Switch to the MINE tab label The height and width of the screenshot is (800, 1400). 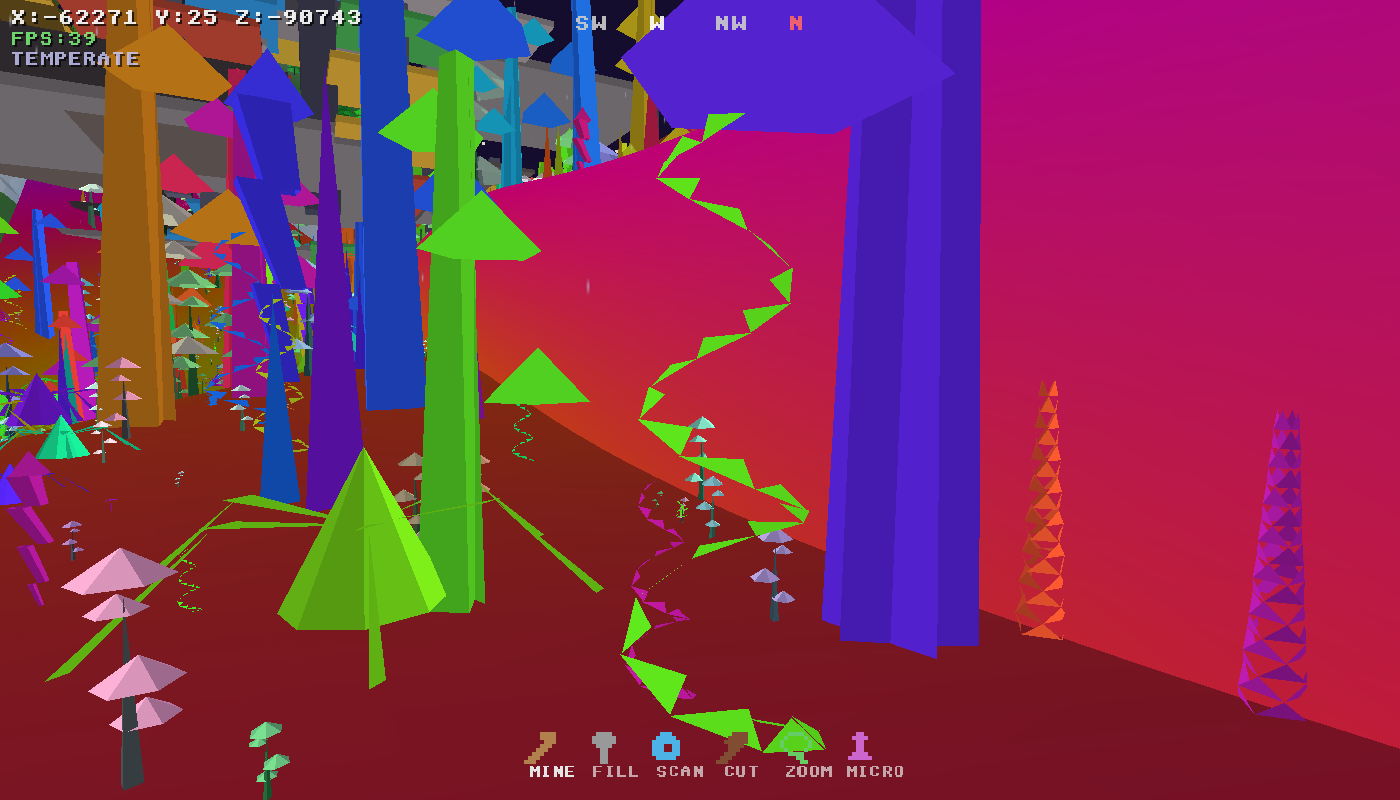click(550, 772)
